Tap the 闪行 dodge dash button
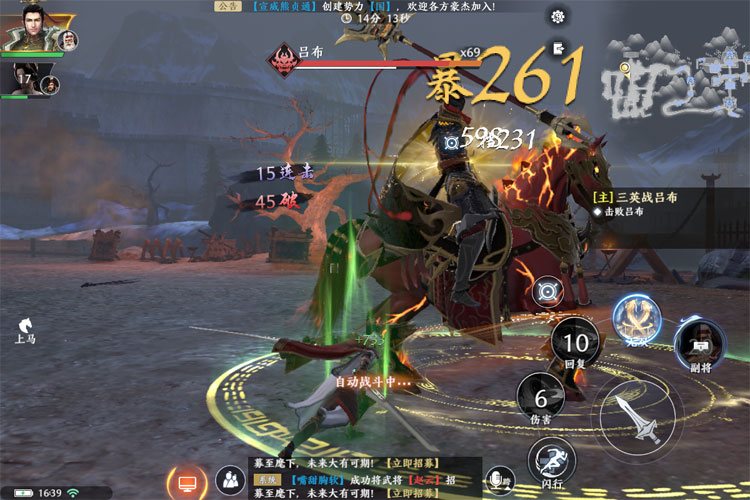 (552, 459)
